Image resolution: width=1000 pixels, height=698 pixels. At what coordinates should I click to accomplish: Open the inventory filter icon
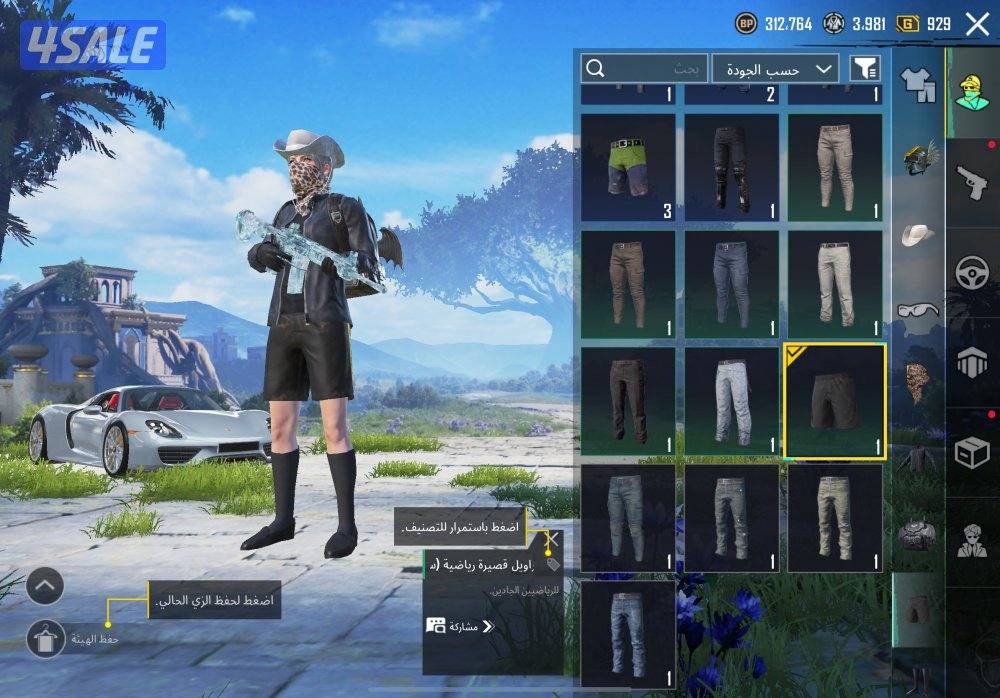(x=864, y=68)
